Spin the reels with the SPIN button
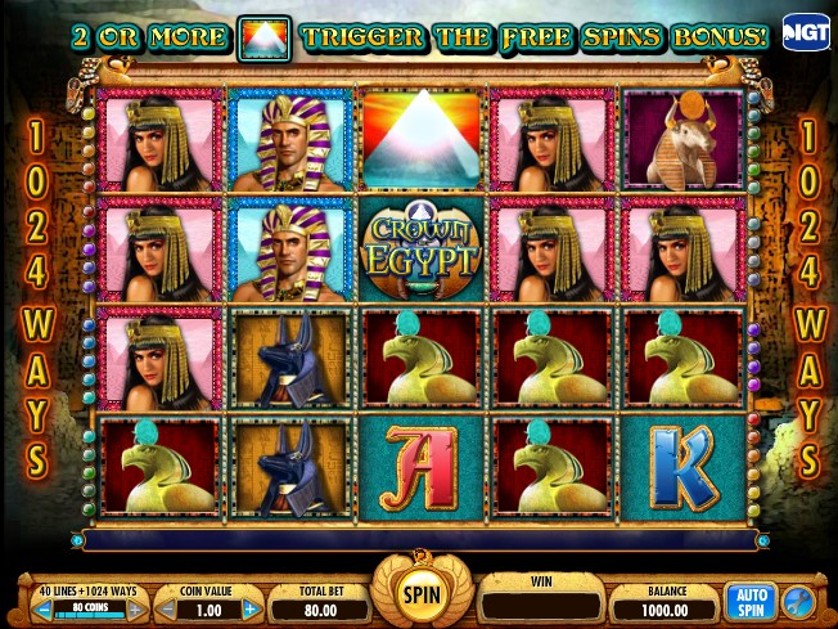Screen dimensions: 838x629 tap(420, 594)
